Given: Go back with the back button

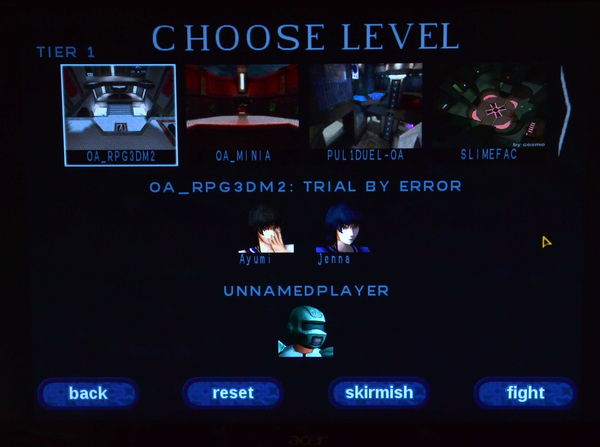Looking at the screenshot, I should pyautogui.click(x=88, y=393).
